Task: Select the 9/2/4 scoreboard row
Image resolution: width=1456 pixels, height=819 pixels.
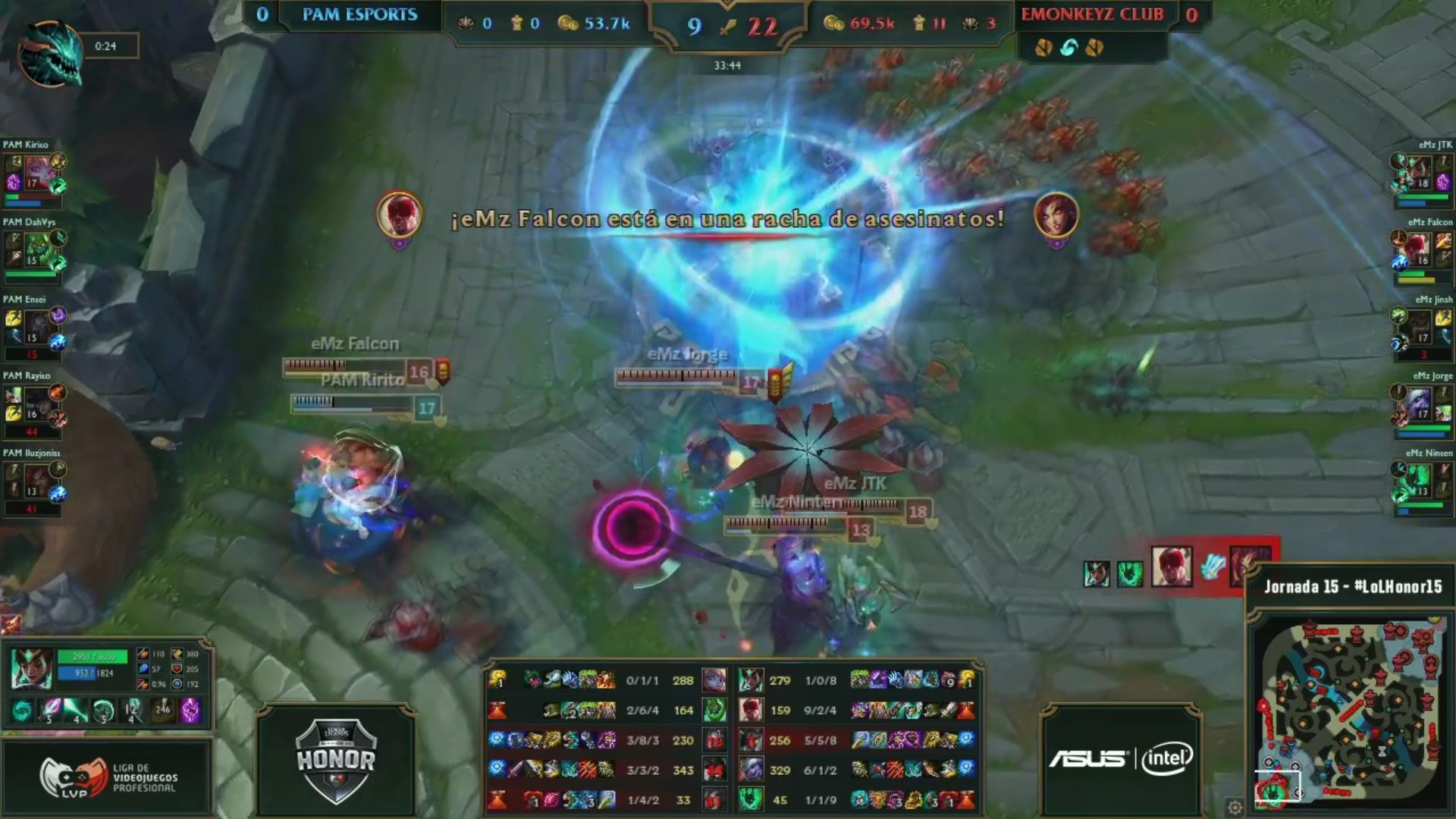Action: [x=820, y=711]
